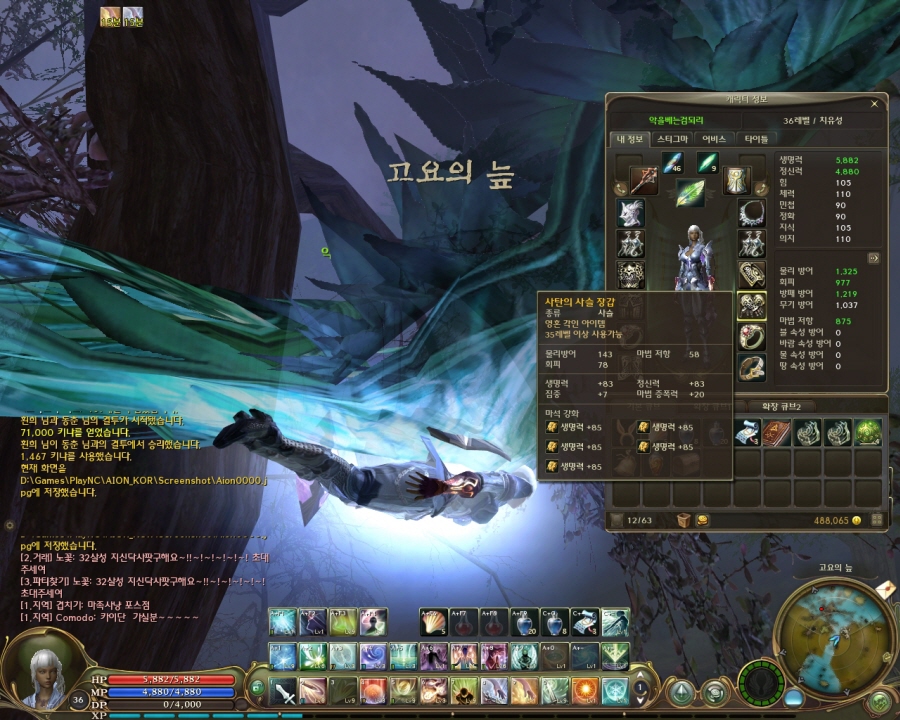Screen dimensions: 900x720
Task: Select the equipped shield slot
Action: tap(738, 181)
